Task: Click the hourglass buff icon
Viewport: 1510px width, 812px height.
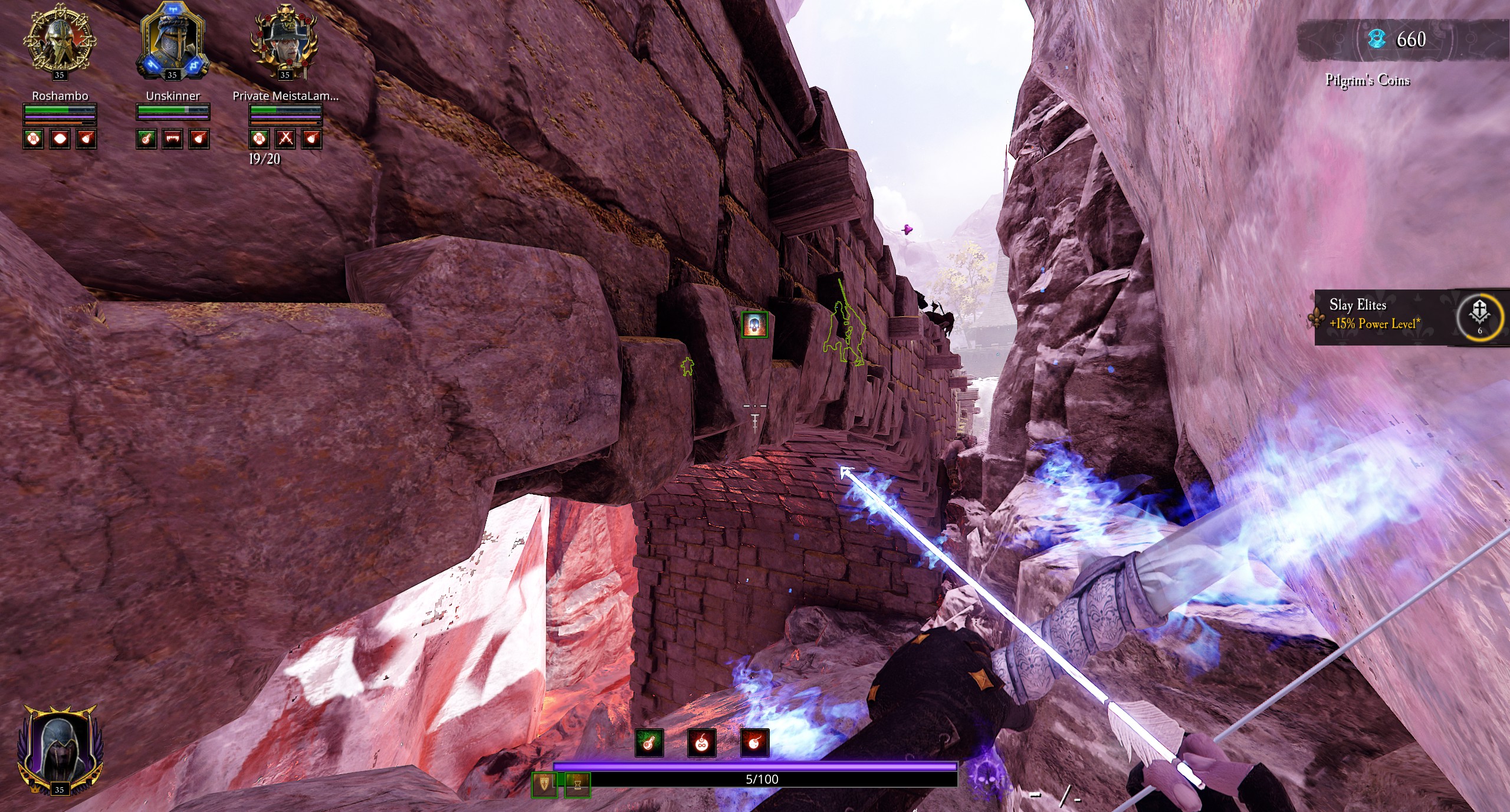Action: pyautogui.click(x=577, y=784)
